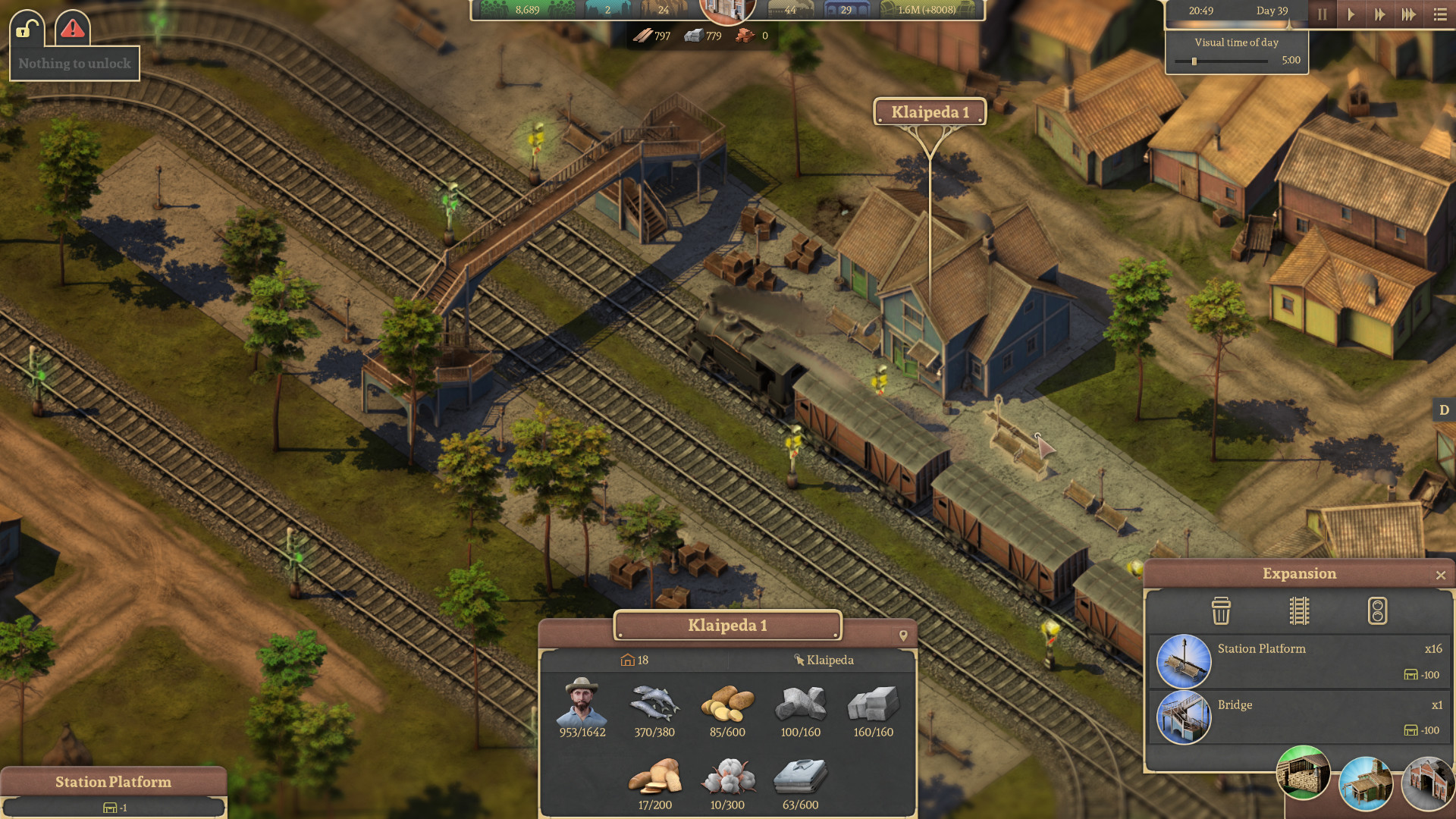Close the Expansion panel
Viewport: 1456px width, 819px height.
[x=1441, y=576]
